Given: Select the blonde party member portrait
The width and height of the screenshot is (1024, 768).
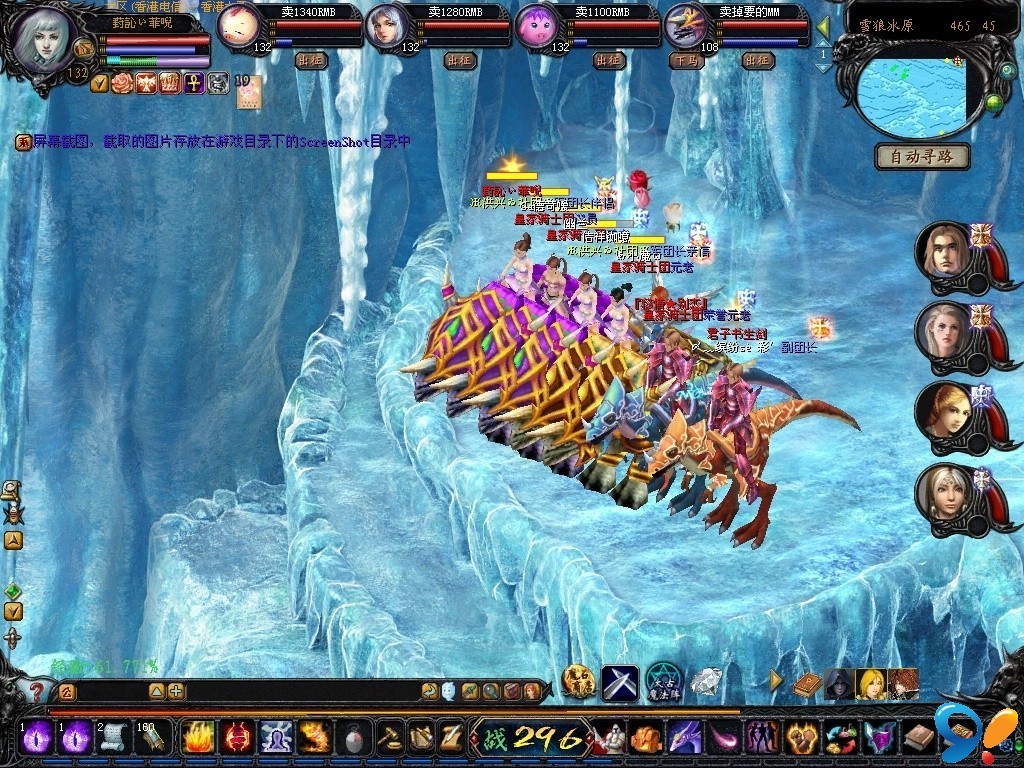Looking at the screenshot, I should click(x=944, y=409).
